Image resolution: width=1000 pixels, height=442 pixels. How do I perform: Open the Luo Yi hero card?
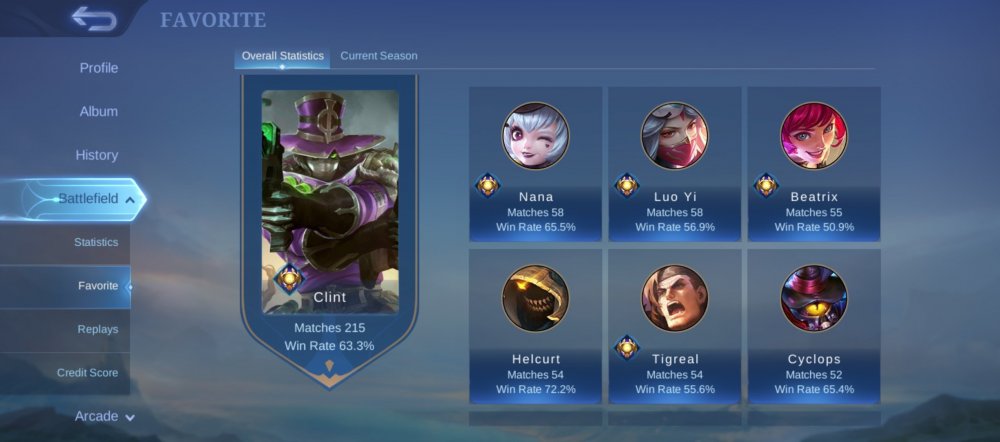(x=675, y=163)
